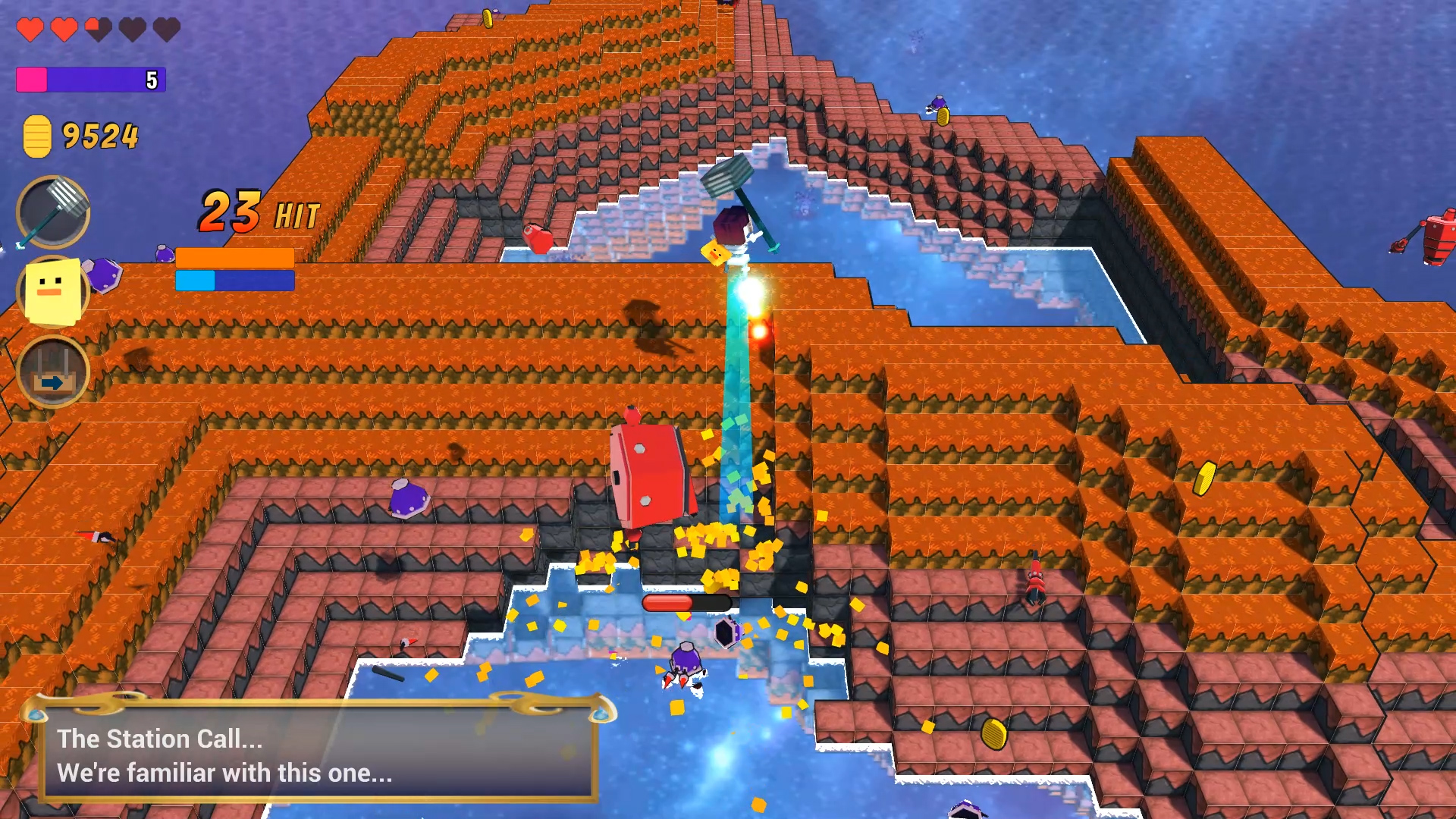
Task: Click the blue stamina bar below the boss bar
Action: [234, 282]
